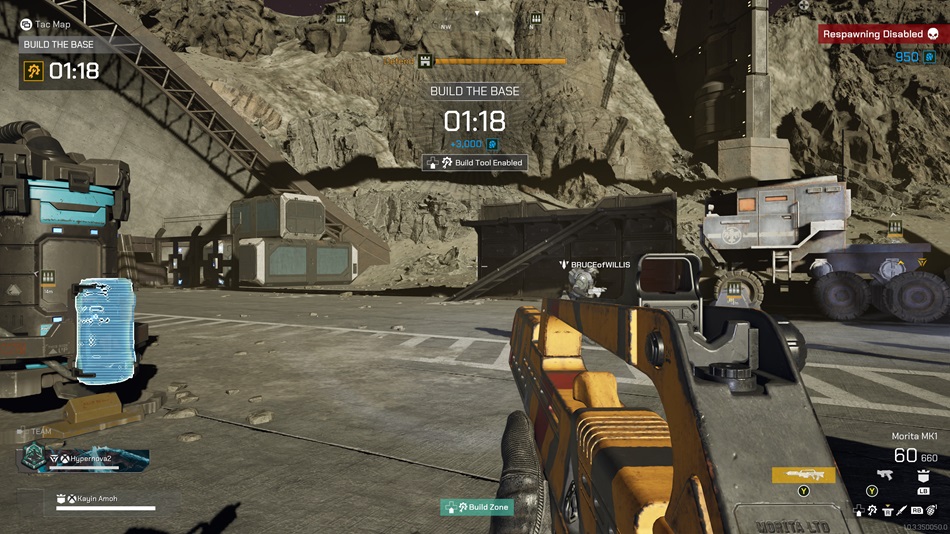Select the Build Zone label
The height and width of the screenshot is (534, 950).
(x=477, y=507)
